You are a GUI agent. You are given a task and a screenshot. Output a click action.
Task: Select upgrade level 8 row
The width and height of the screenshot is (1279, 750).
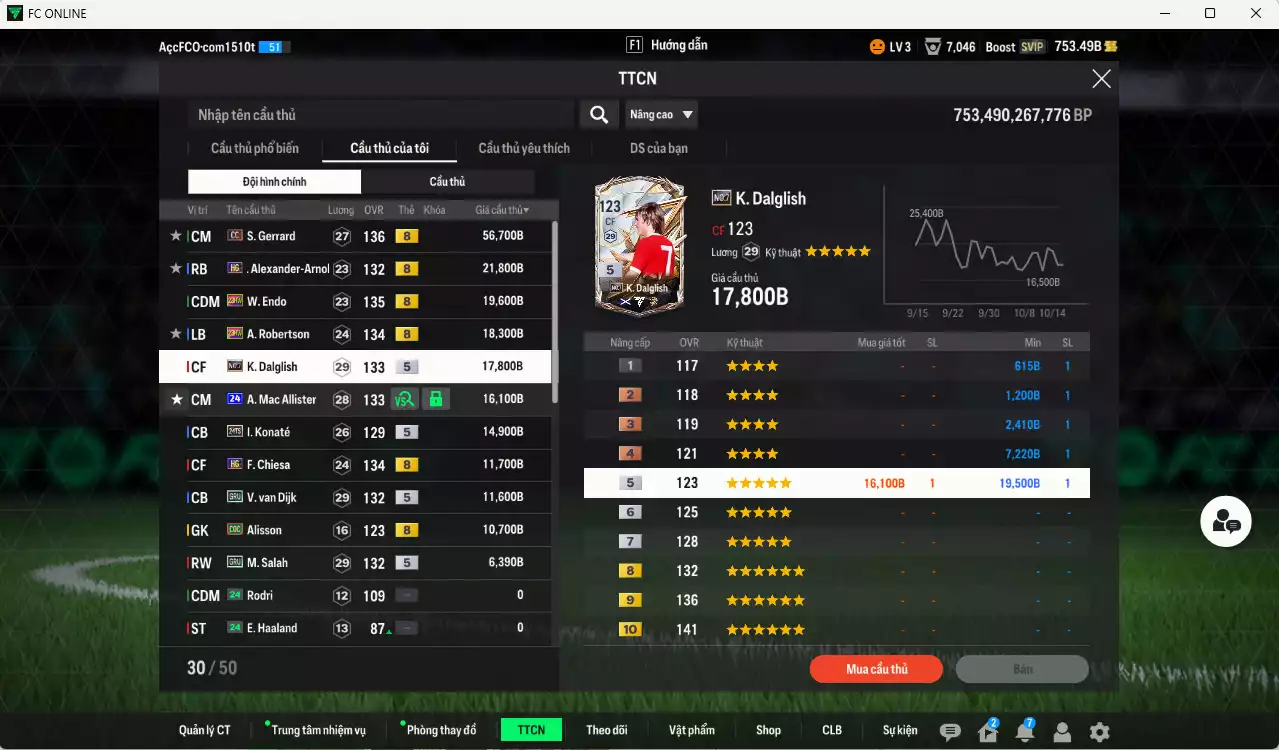click(x=836, y=571)
